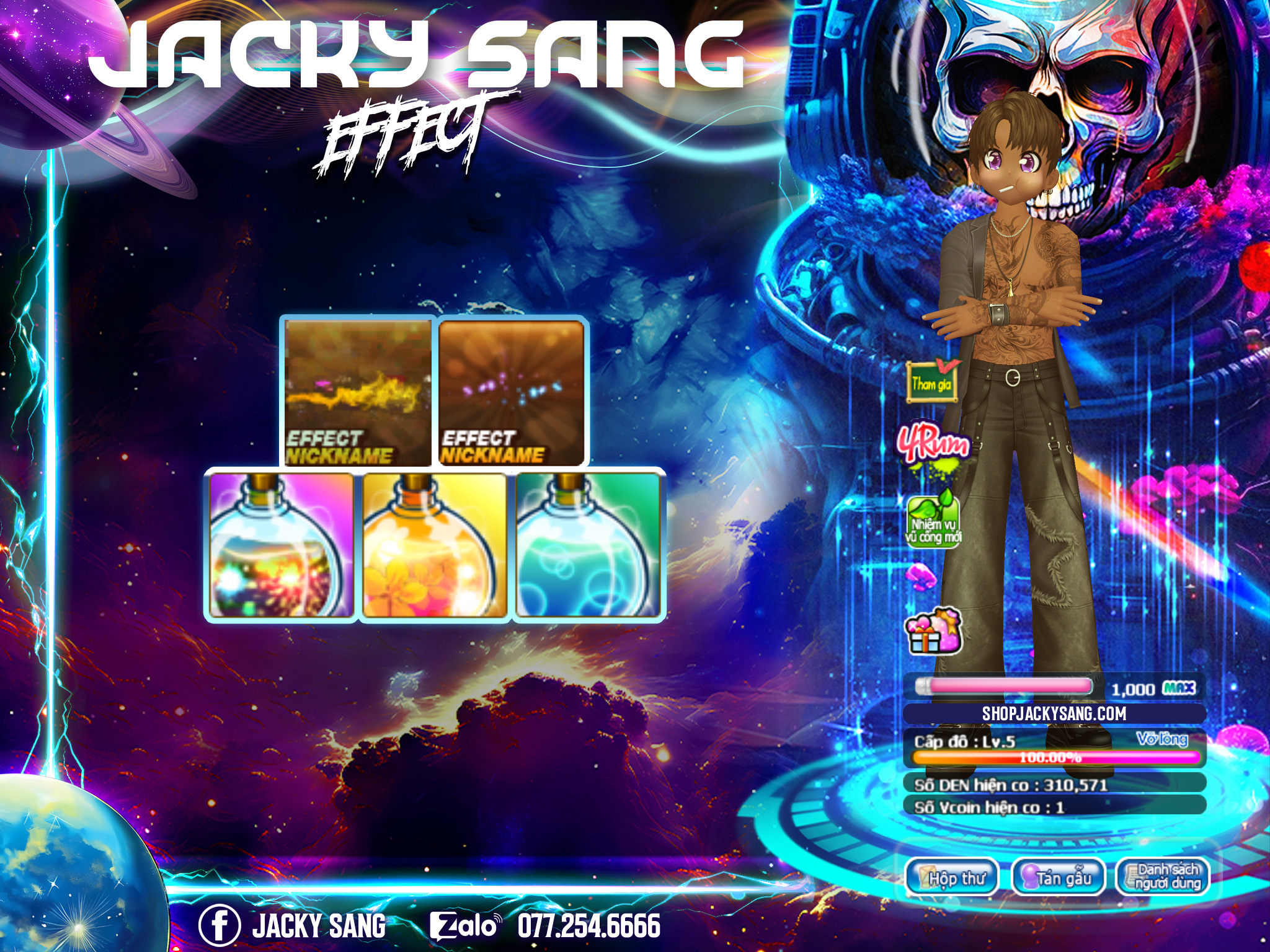Open the Tán gẫu chat

pyautogui.click(x=1058, y=878)
